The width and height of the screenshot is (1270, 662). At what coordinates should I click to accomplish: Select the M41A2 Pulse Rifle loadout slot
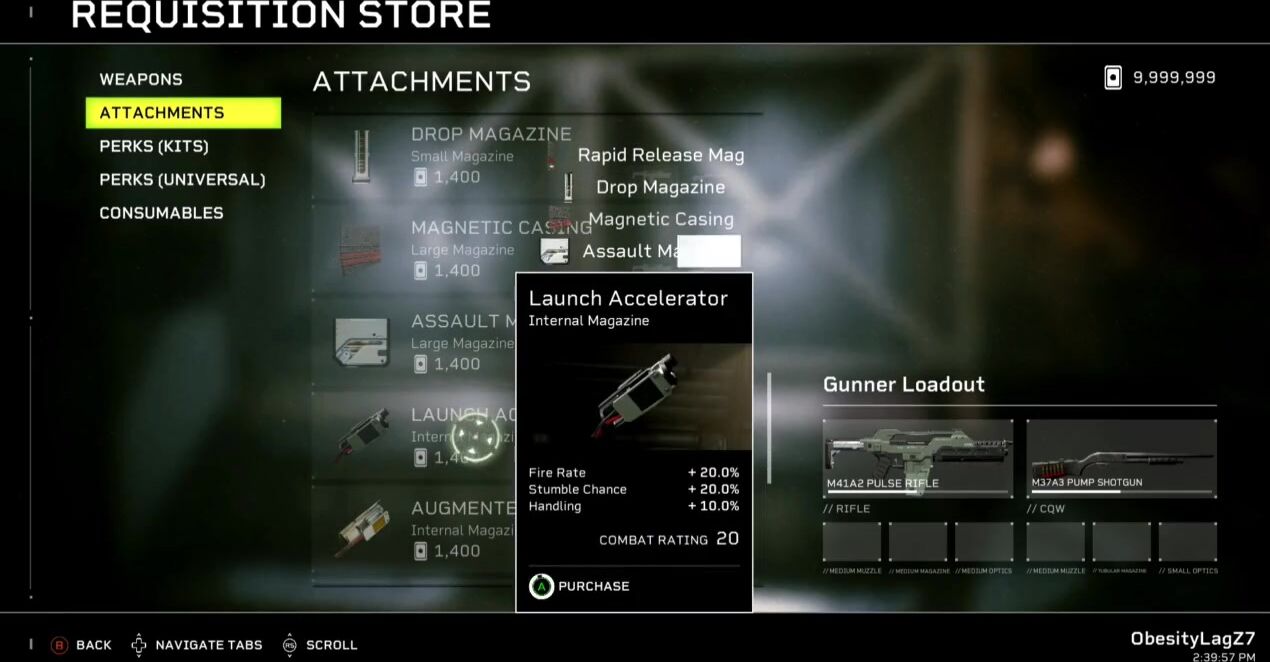917,458
